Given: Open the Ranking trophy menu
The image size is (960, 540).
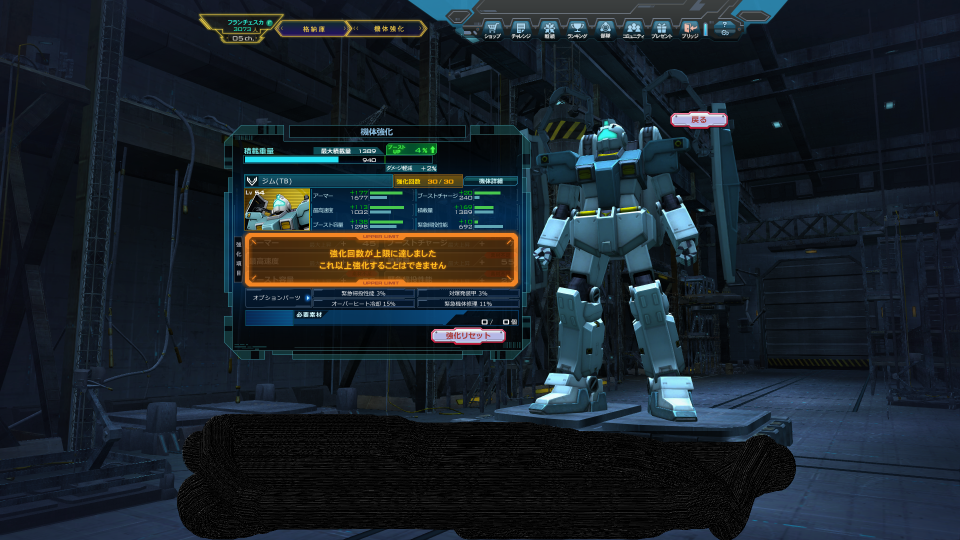Looking at the screenshot, I should (577, 28).
